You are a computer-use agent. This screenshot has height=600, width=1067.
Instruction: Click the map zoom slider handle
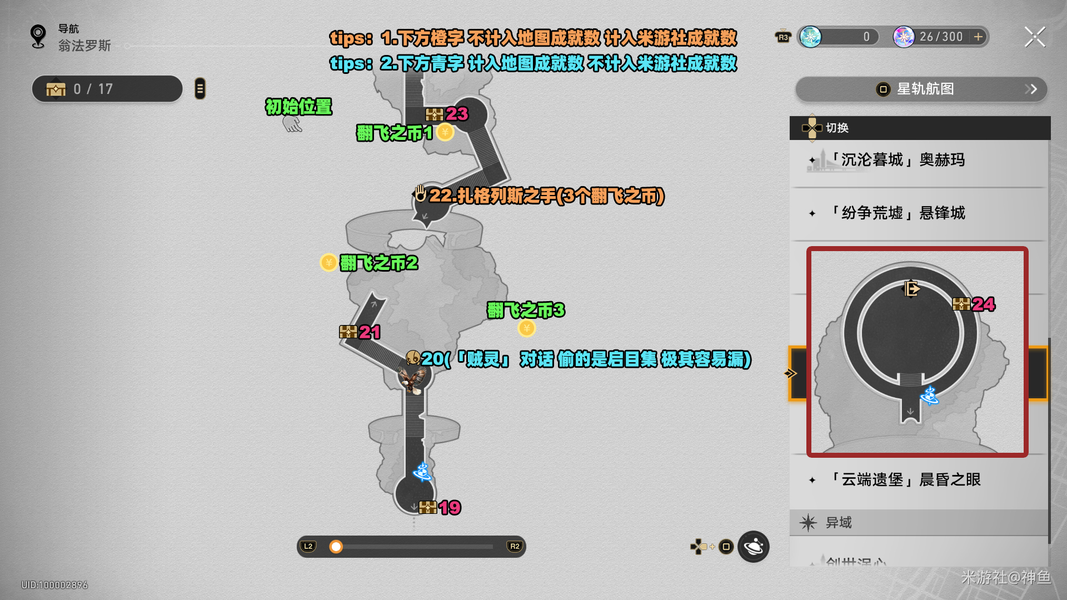click(336, 546)
